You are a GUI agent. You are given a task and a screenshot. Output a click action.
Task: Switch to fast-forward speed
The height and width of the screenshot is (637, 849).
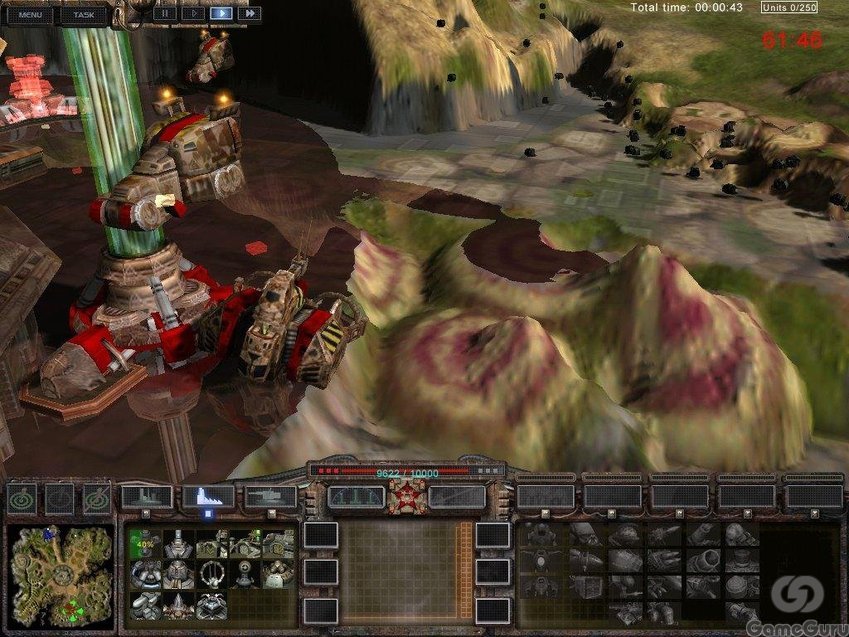tap(249, 14)
